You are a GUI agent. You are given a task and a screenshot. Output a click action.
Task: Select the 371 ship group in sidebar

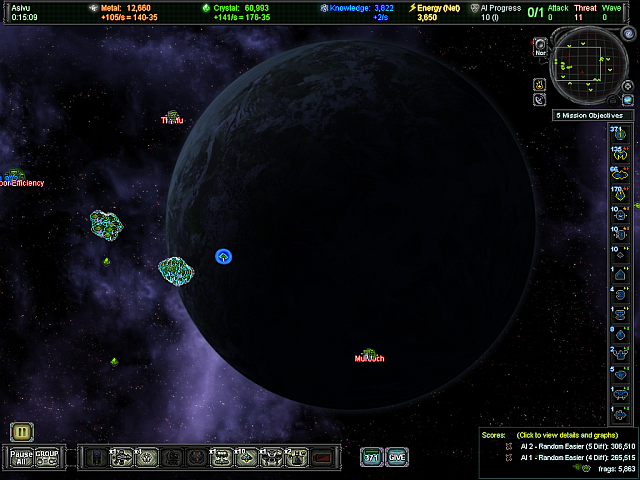(618, 133)
